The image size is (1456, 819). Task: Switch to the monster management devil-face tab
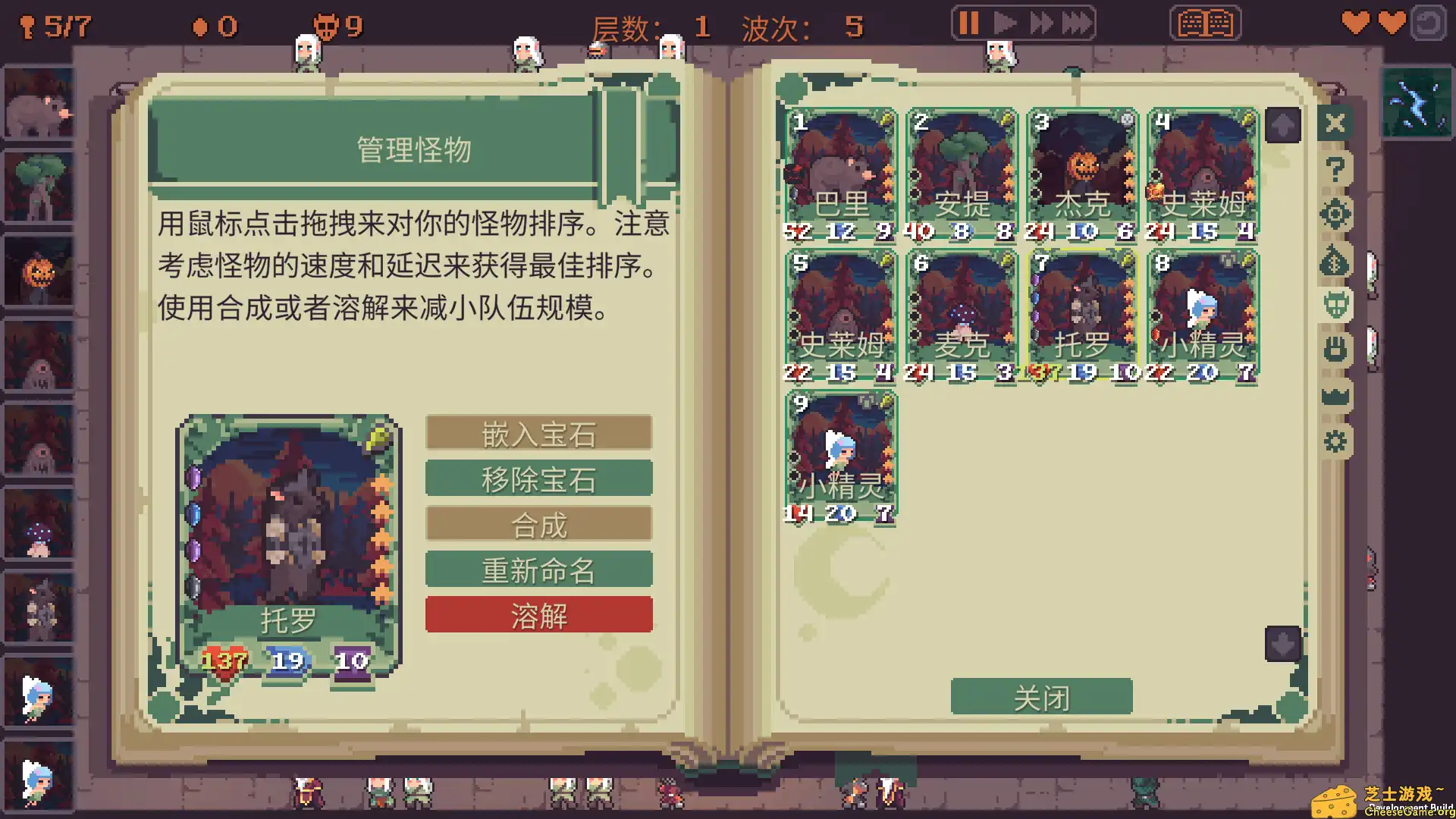[x=1335, y=304]
